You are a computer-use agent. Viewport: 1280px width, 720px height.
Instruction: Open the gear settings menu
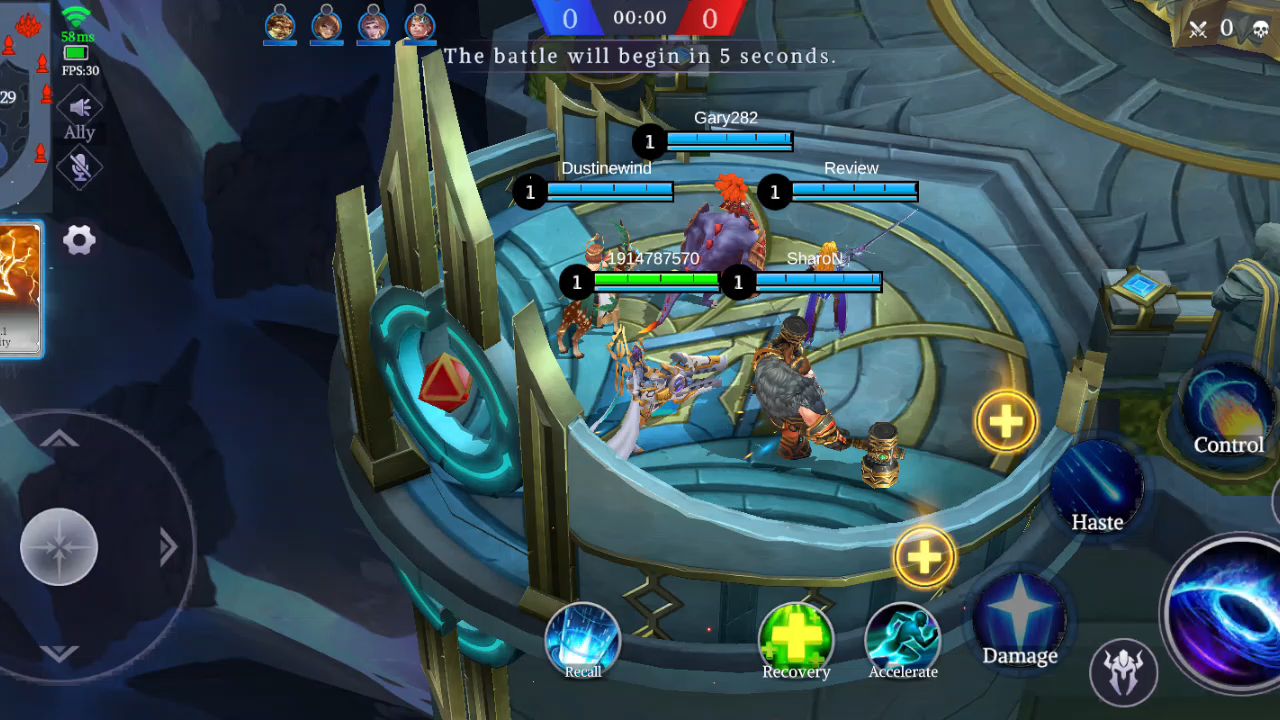[x=79, y=240]
